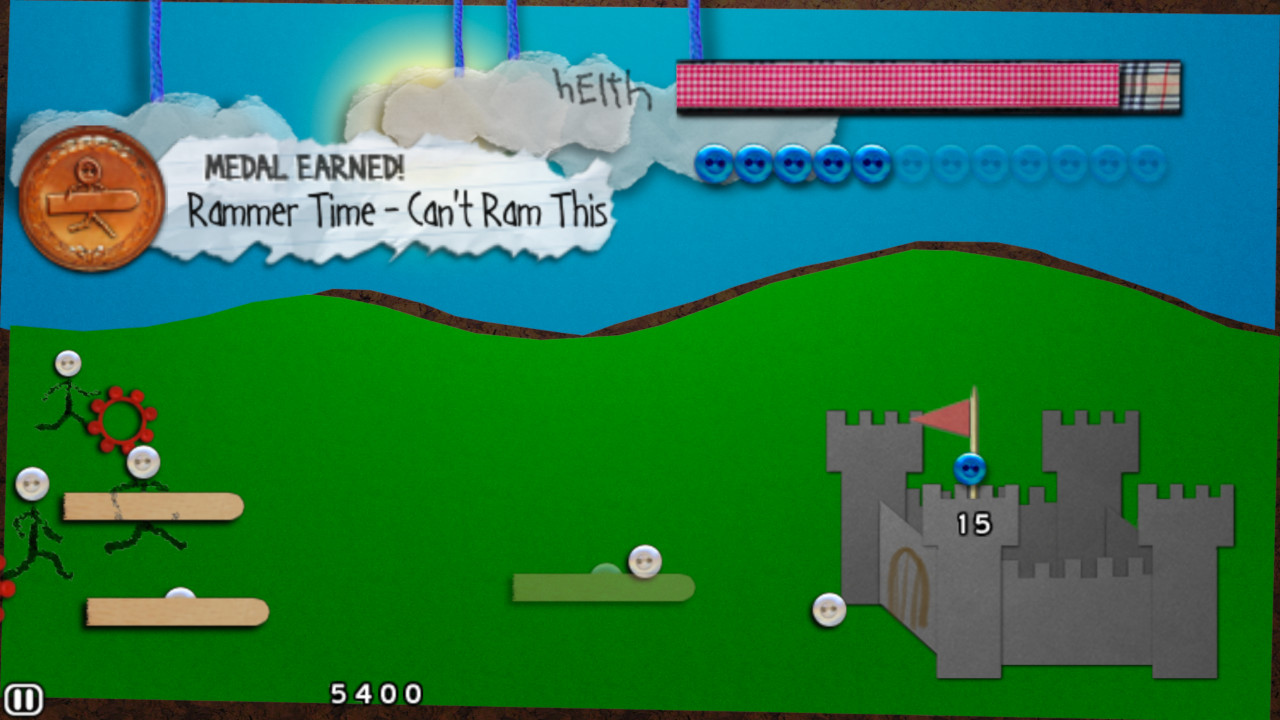Open the medal notification banner
The image size is (1280, 720).
[x=390, y=195]
